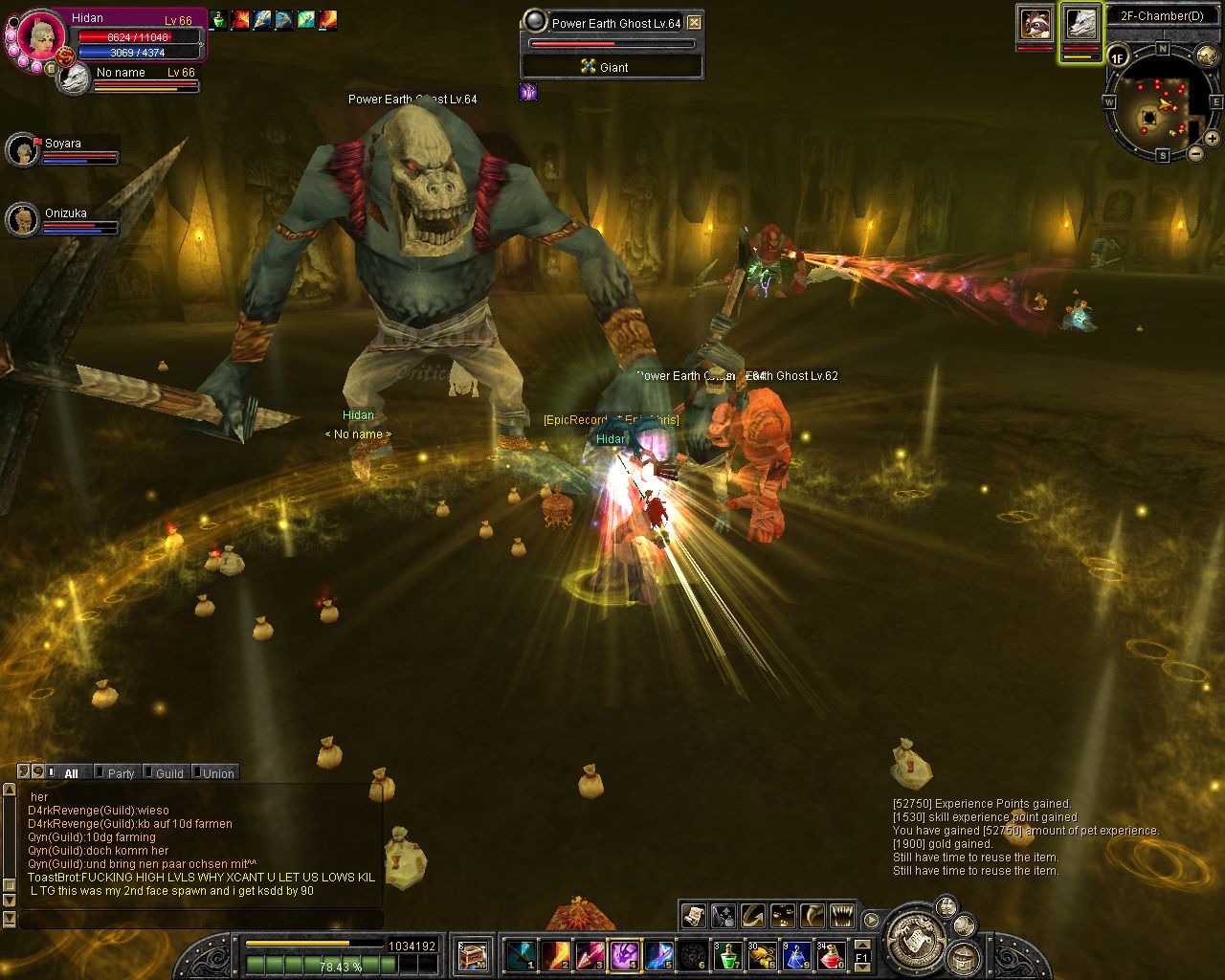The height and width of the screenshot is (980, 1225).
Task: Activate the purple skill in slot 4
Action: pos(625,954)
